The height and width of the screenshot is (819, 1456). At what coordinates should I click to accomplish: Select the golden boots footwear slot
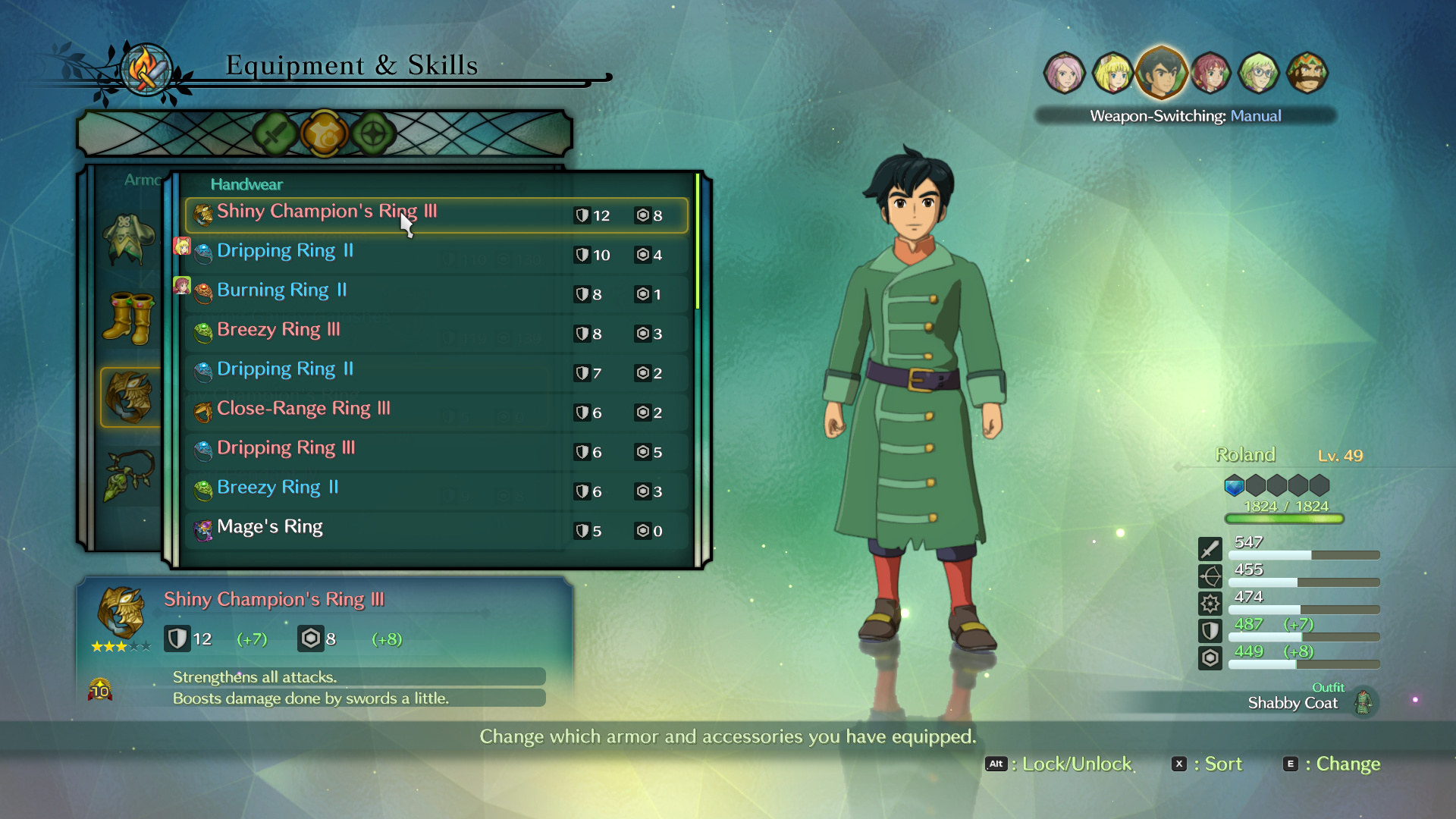coord(130,318)
